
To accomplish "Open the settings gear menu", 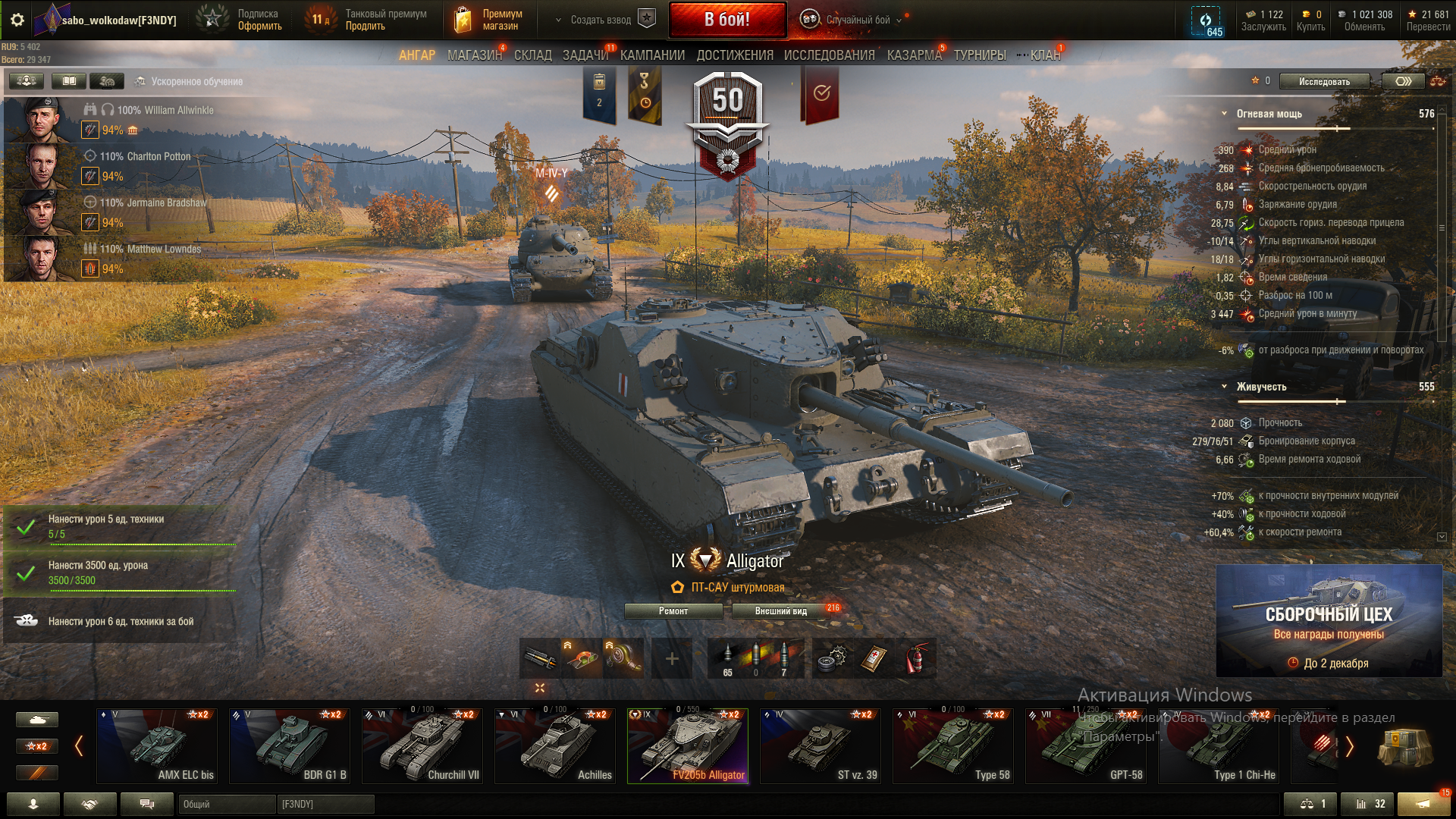I will (17, 20).
